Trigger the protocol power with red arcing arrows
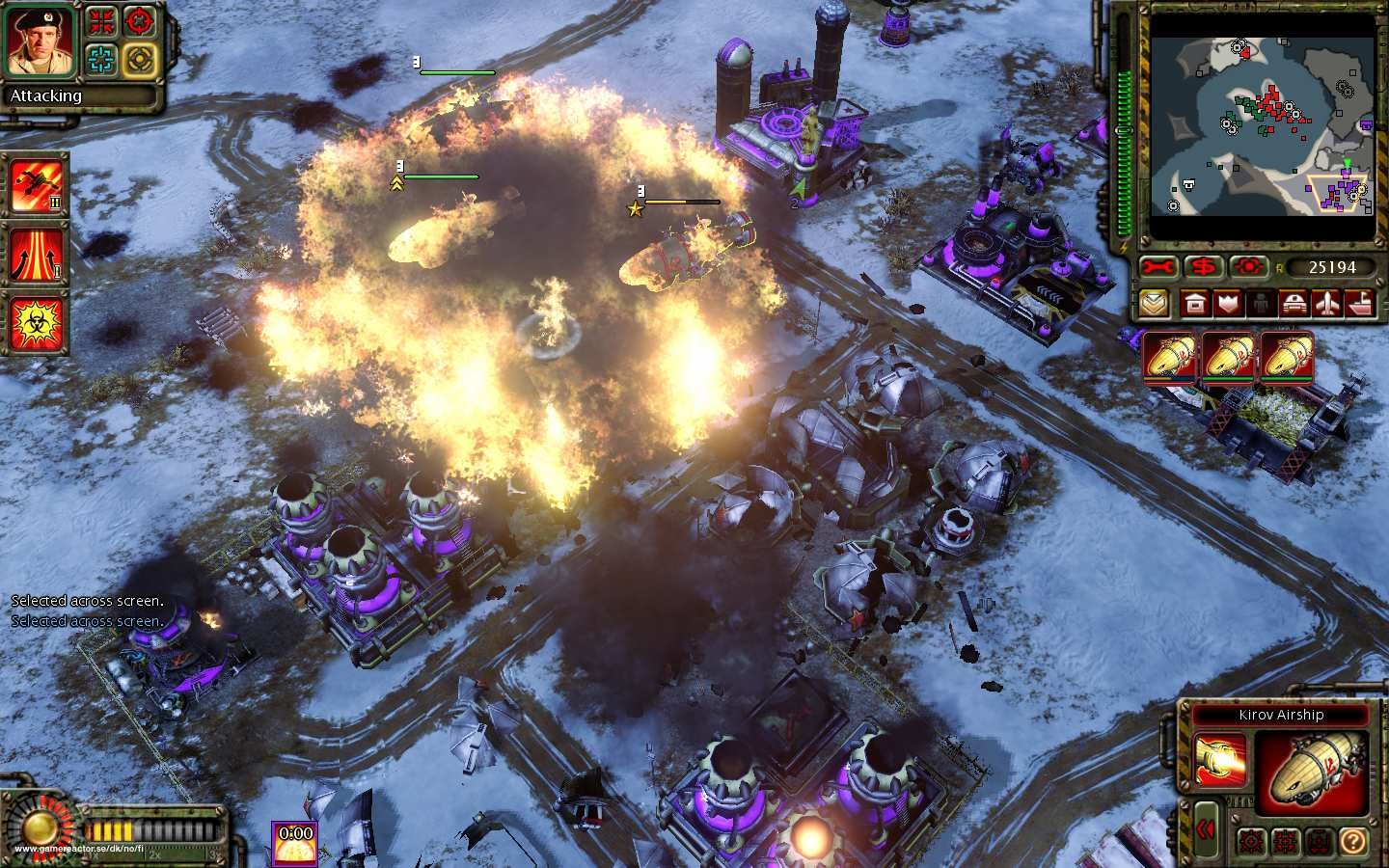Screen dimensions: 1389x868 [35, 255]
